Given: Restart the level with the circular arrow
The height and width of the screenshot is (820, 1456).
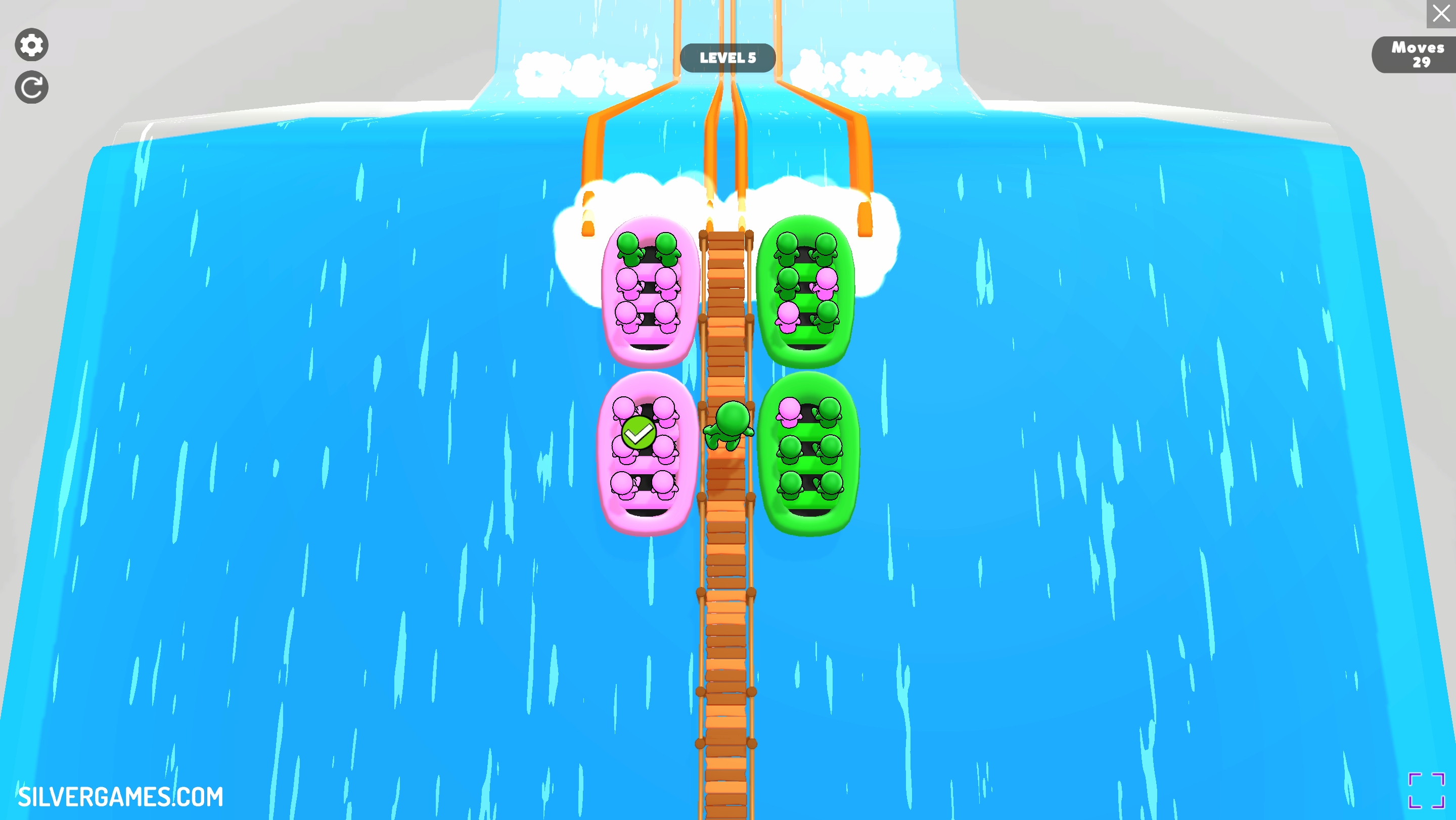Looking at the screenshot, I should pyautogui.click(x=32, y=87).
